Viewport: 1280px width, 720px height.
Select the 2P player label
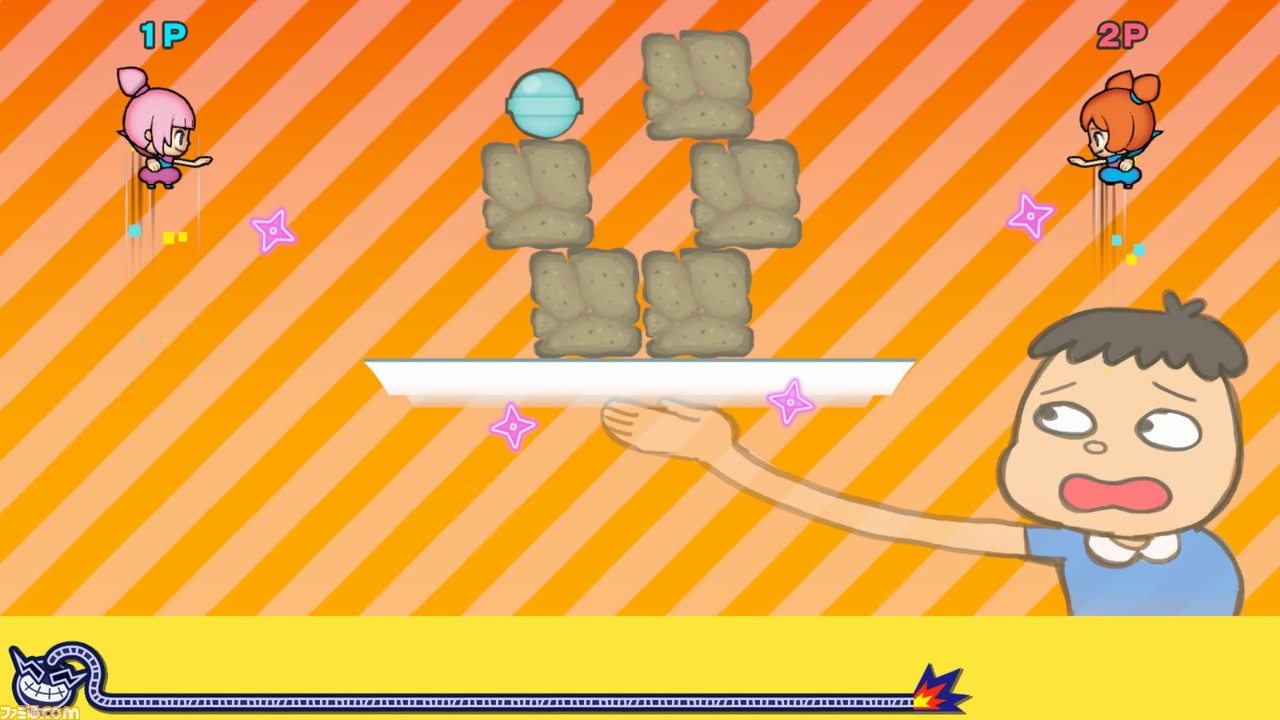click(1122, 36)
